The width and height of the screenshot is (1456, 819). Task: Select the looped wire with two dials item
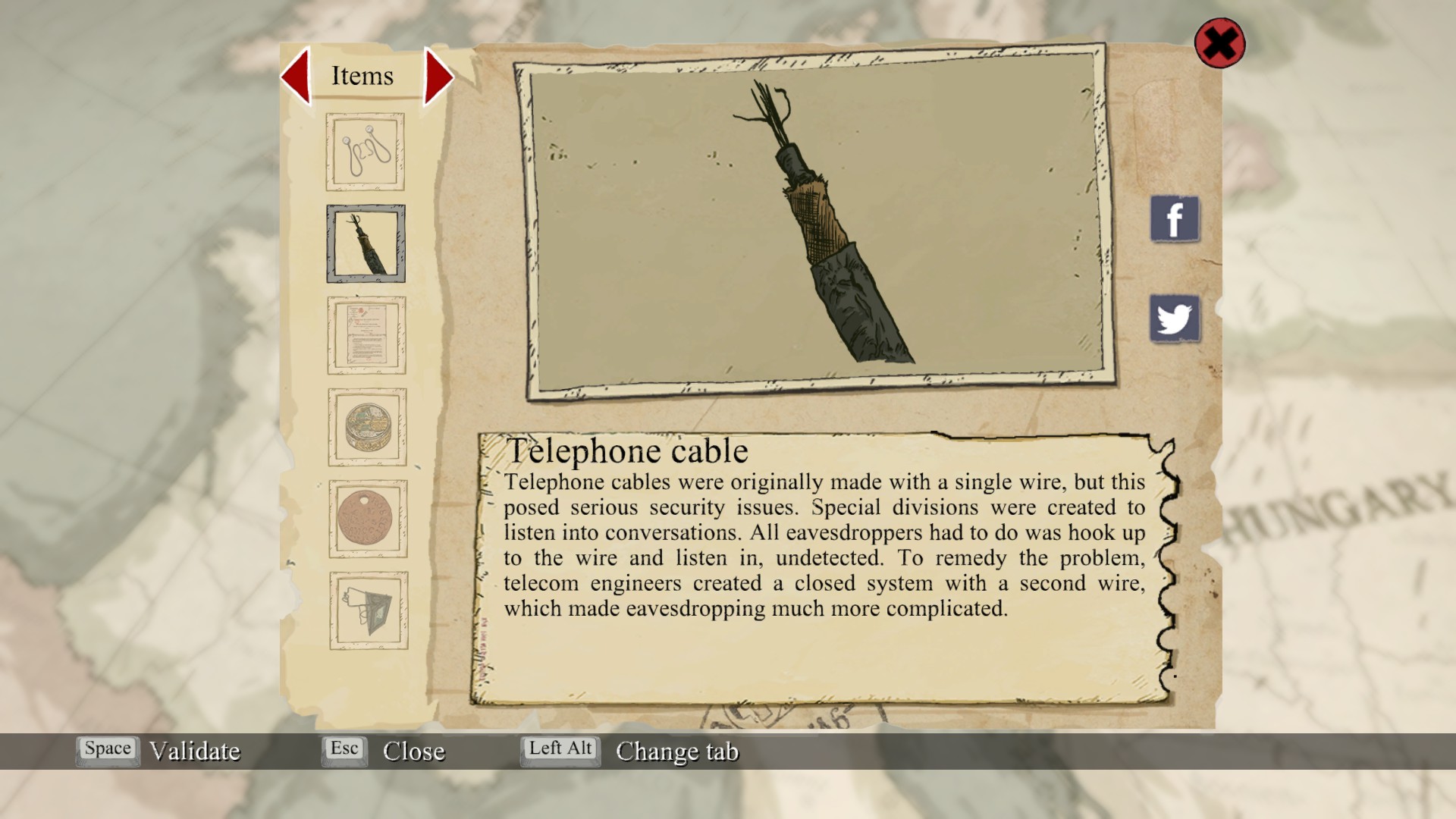tap(365, 152)
